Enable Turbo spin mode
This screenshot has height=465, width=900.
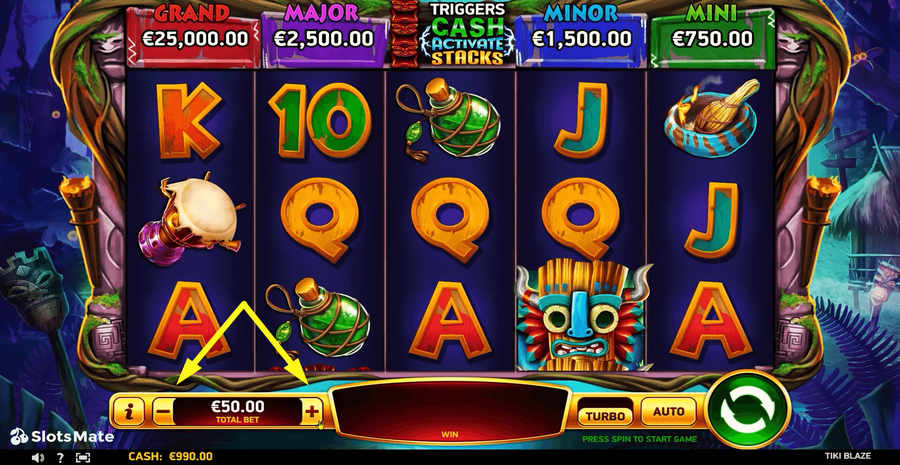tap(606, 412)
